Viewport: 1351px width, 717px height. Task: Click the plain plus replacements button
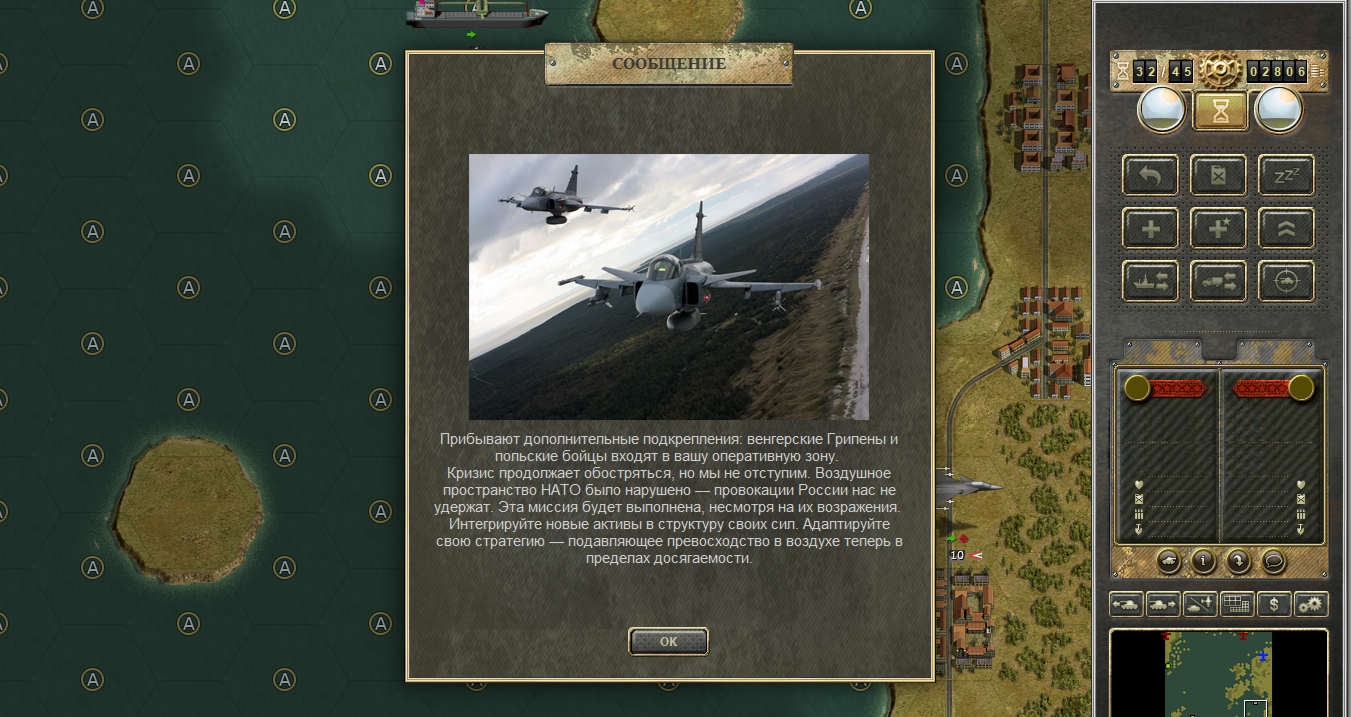1150,228
